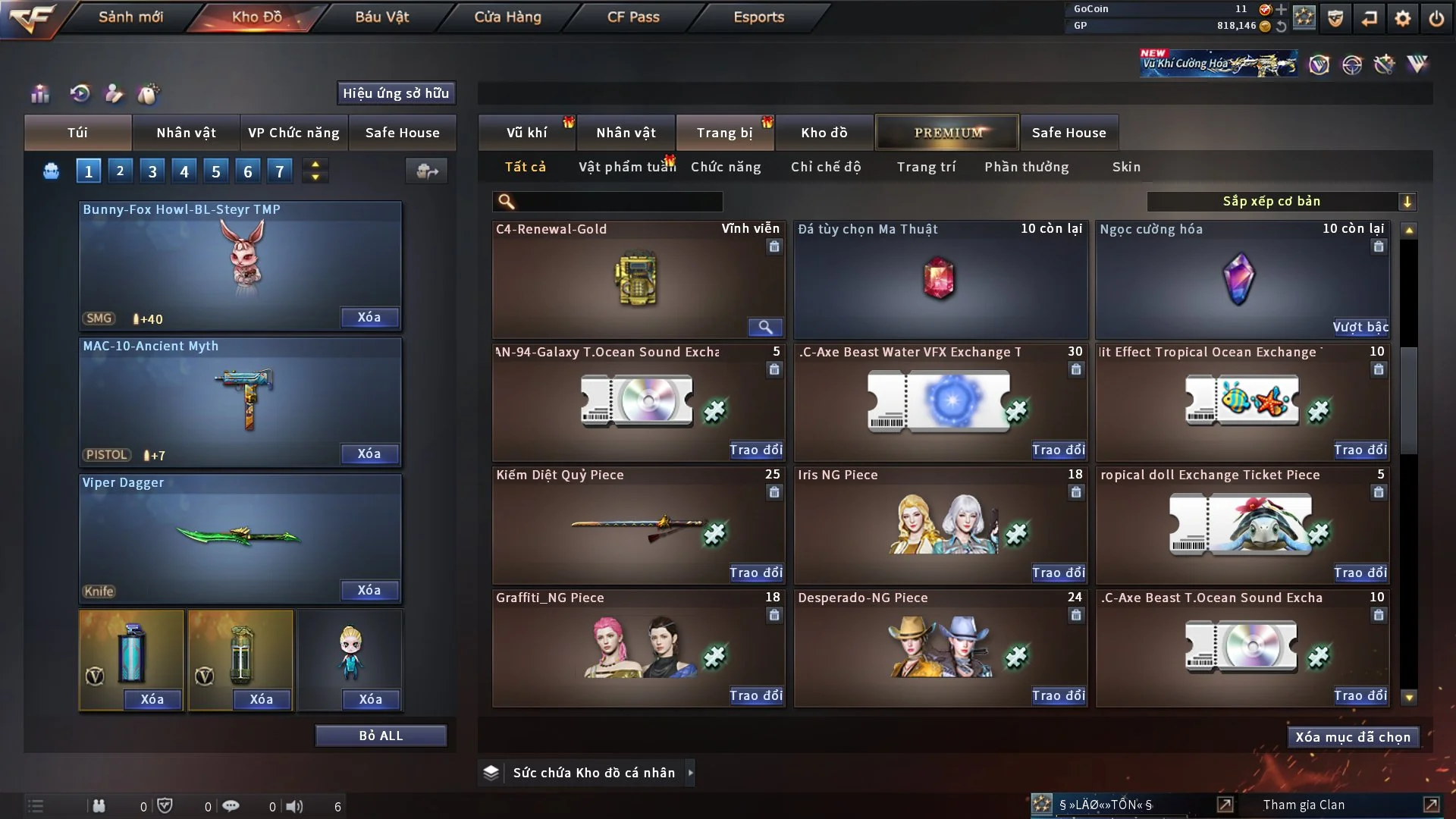Screen dimensions: 1456x819
Task: Open the gear settings icon
Action: [x=1403, y=18]
